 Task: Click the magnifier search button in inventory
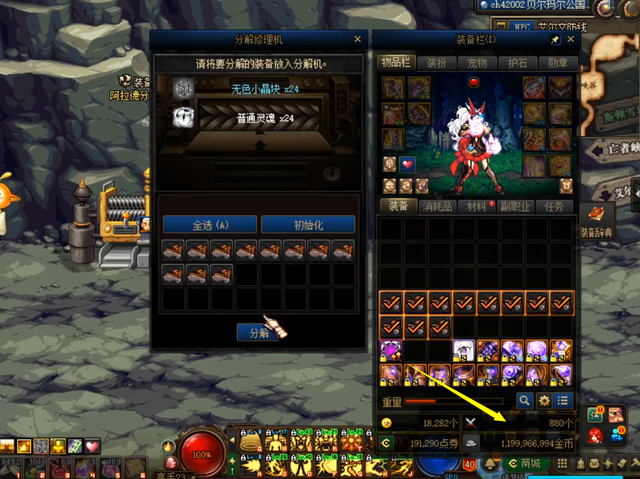point(524,400)
